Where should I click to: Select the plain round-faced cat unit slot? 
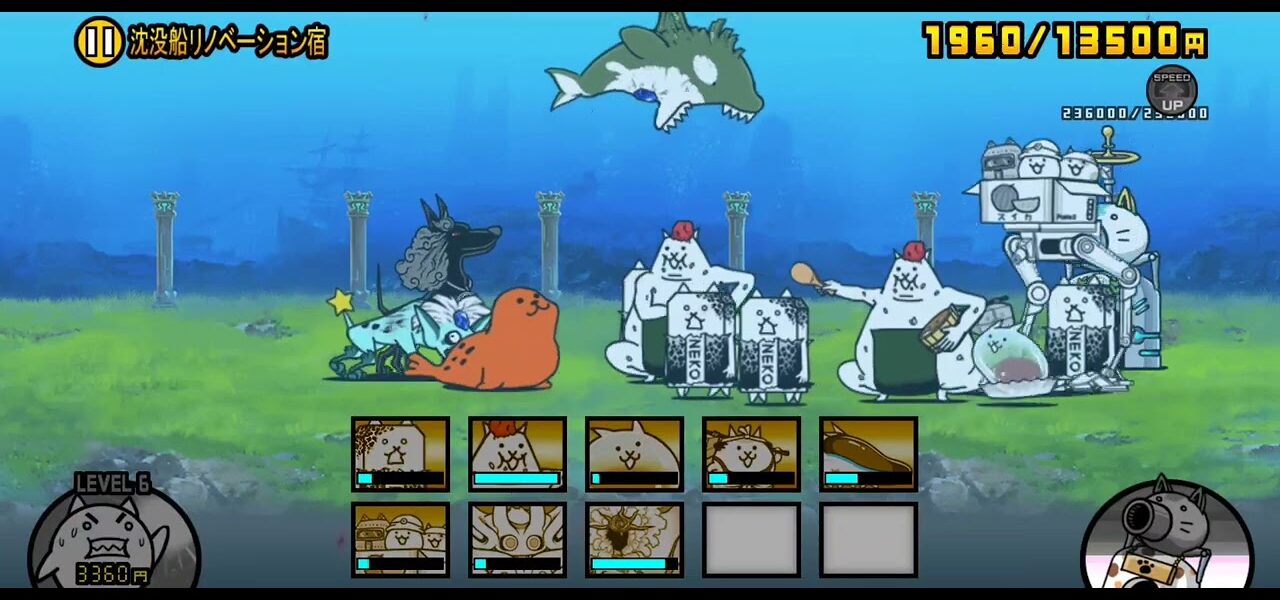634,454
